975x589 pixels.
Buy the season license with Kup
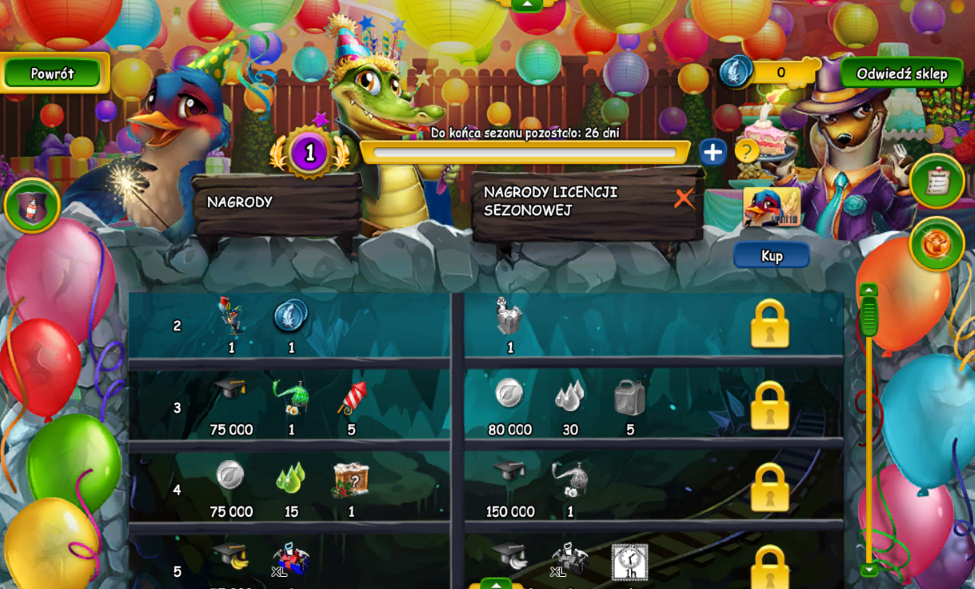(x=771, y=256)
